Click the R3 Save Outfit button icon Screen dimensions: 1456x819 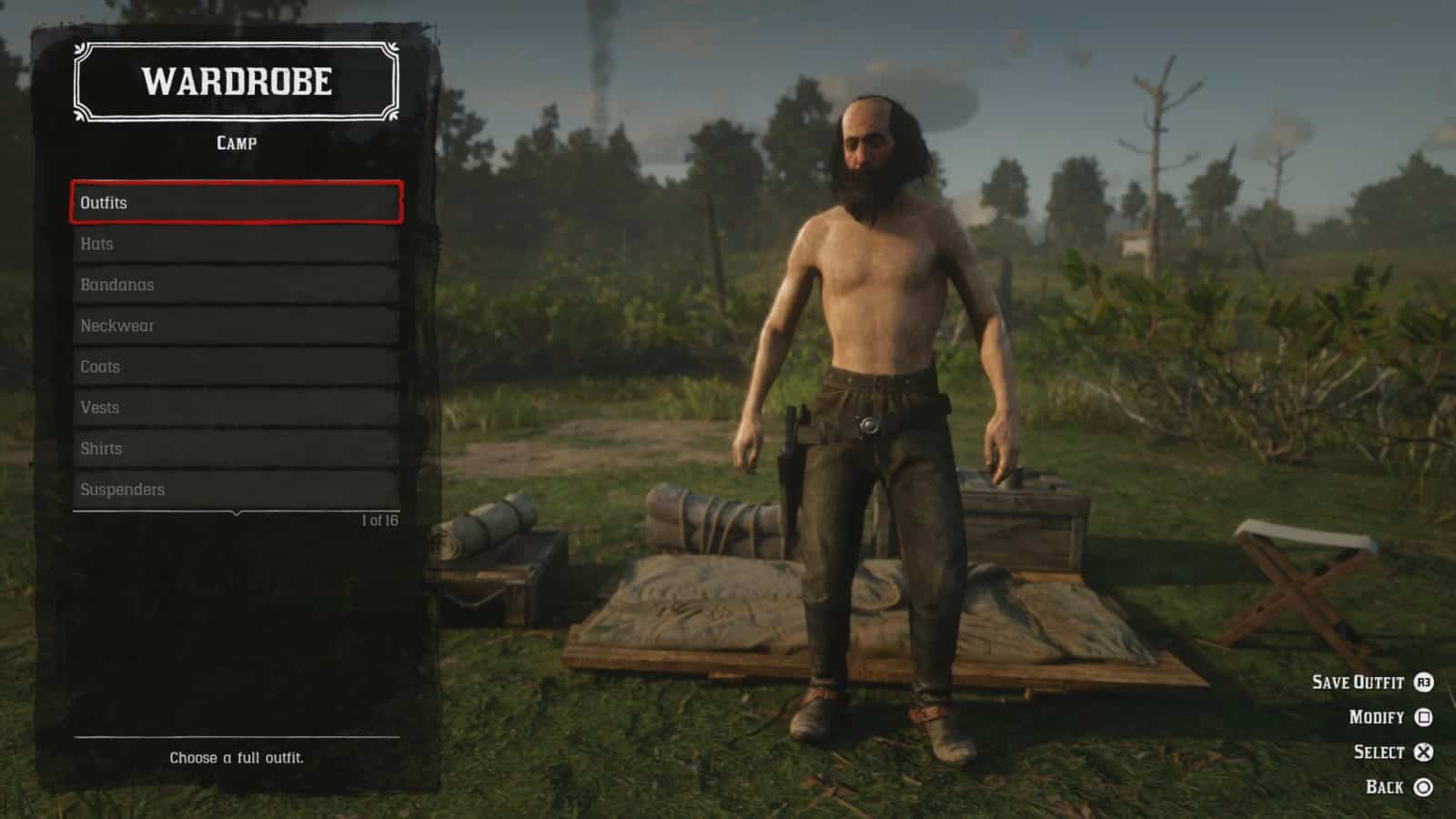tap(1423, 682)
